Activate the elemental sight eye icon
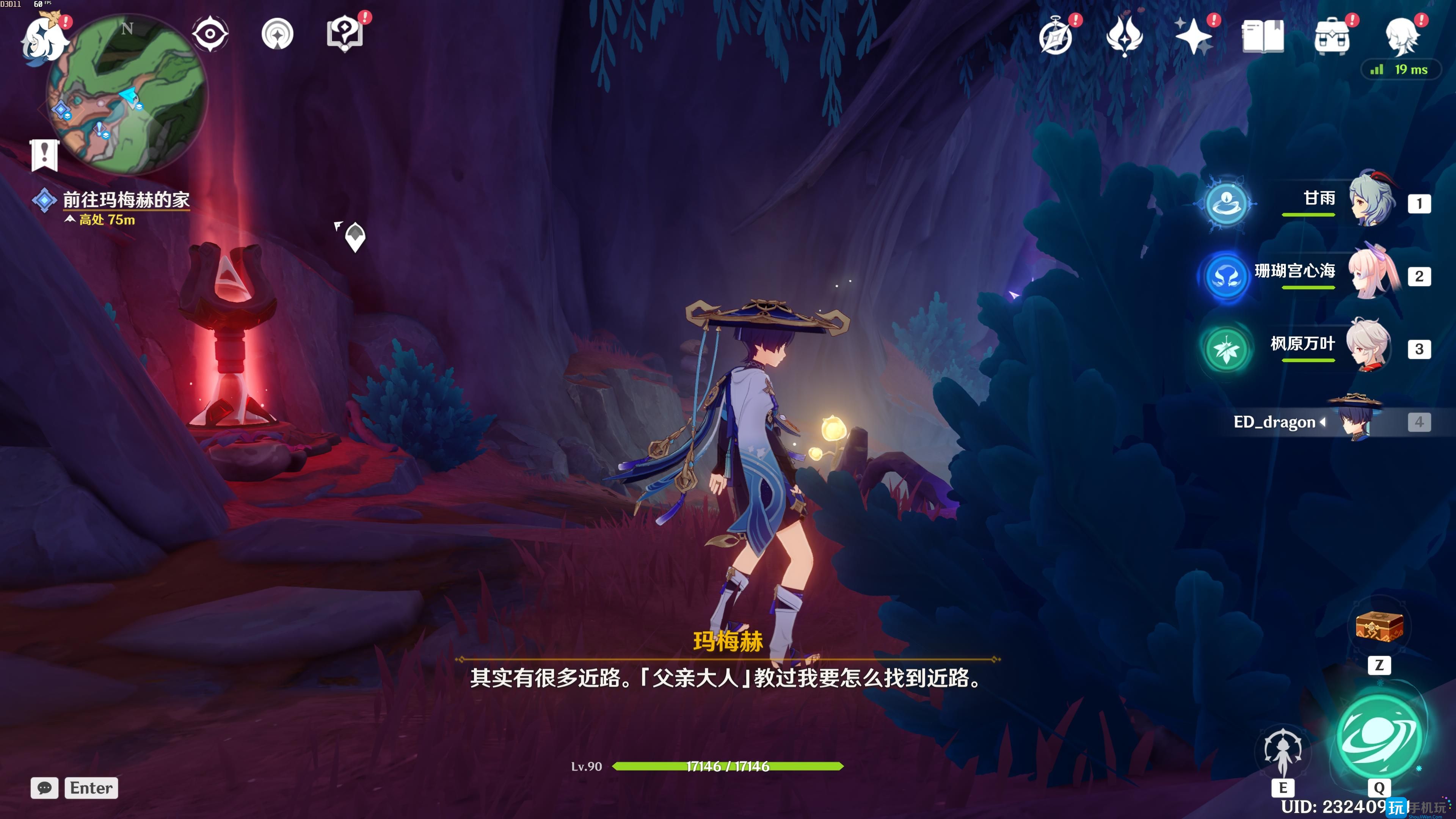The width and height of the screenshot is (1456, 819). click(x=210, y=35)
